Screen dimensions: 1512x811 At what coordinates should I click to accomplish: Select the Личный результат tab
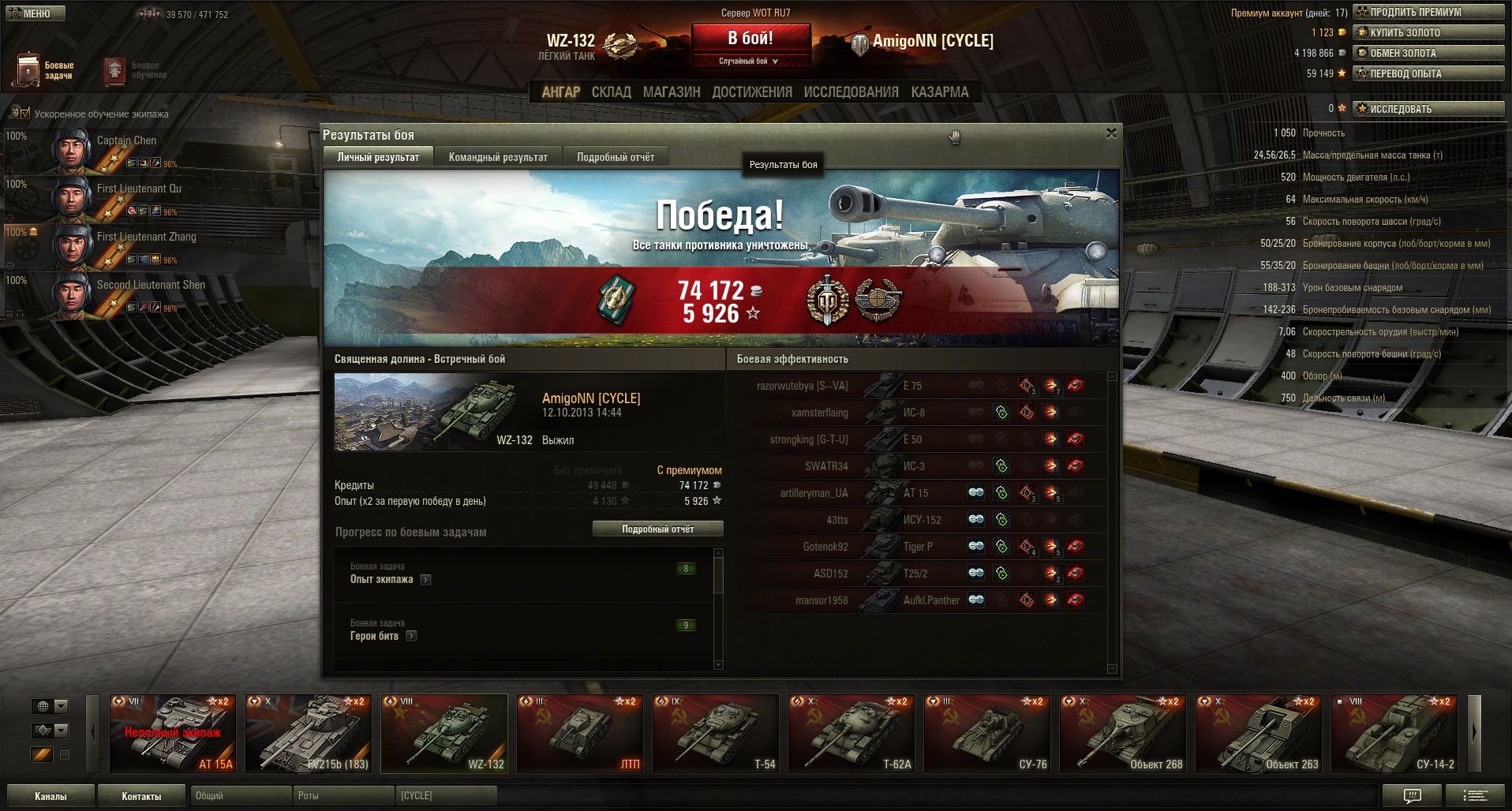click(378, 157)
